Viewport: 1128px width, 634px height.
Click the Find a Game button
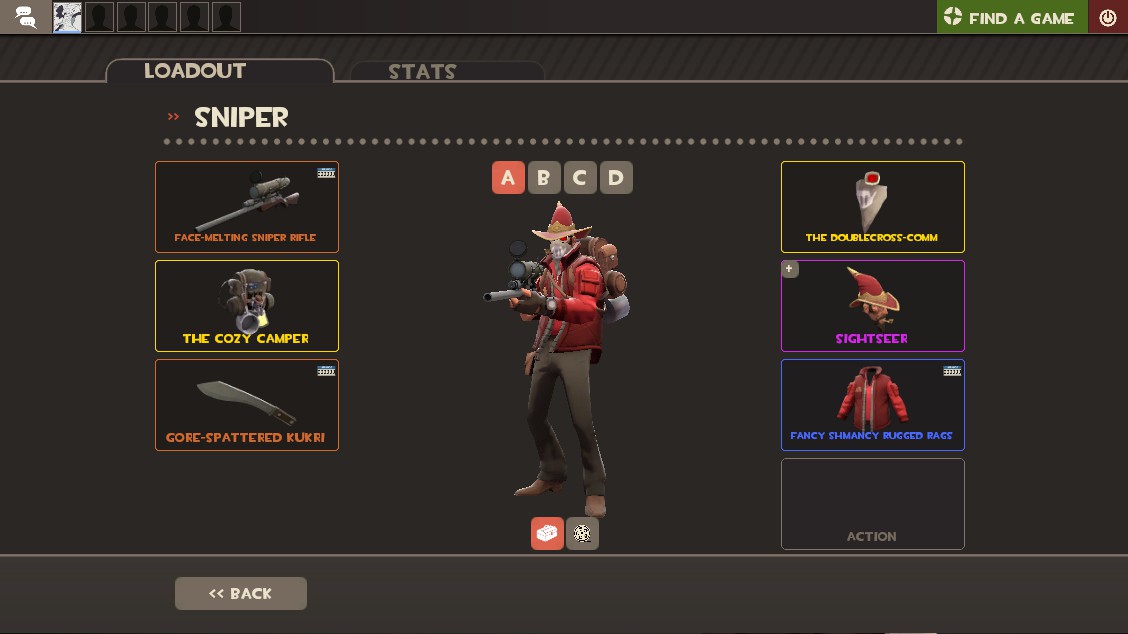(x=1011, y=17)
